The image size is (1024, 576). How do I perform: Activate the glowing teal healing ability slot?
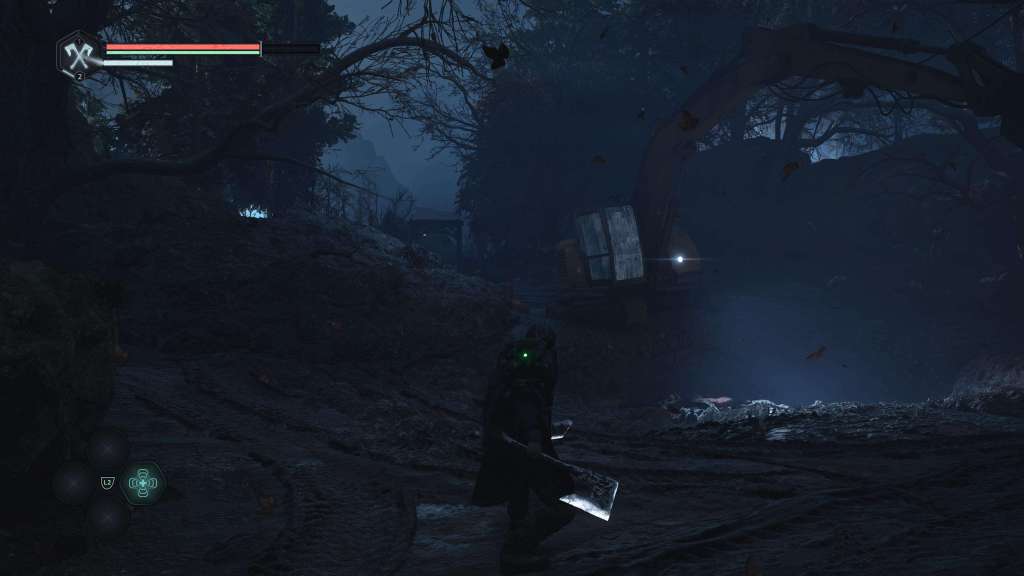tap(143, 483)
